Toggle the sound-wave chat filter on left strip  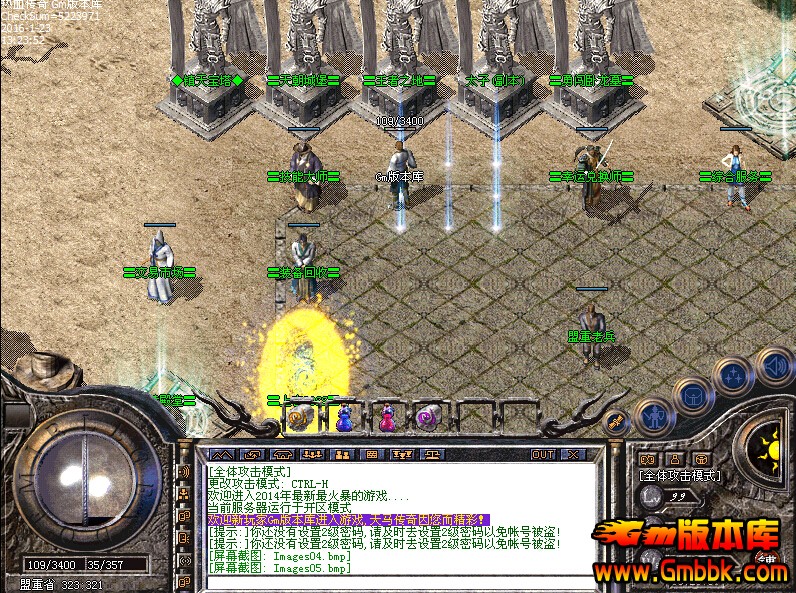184,471
